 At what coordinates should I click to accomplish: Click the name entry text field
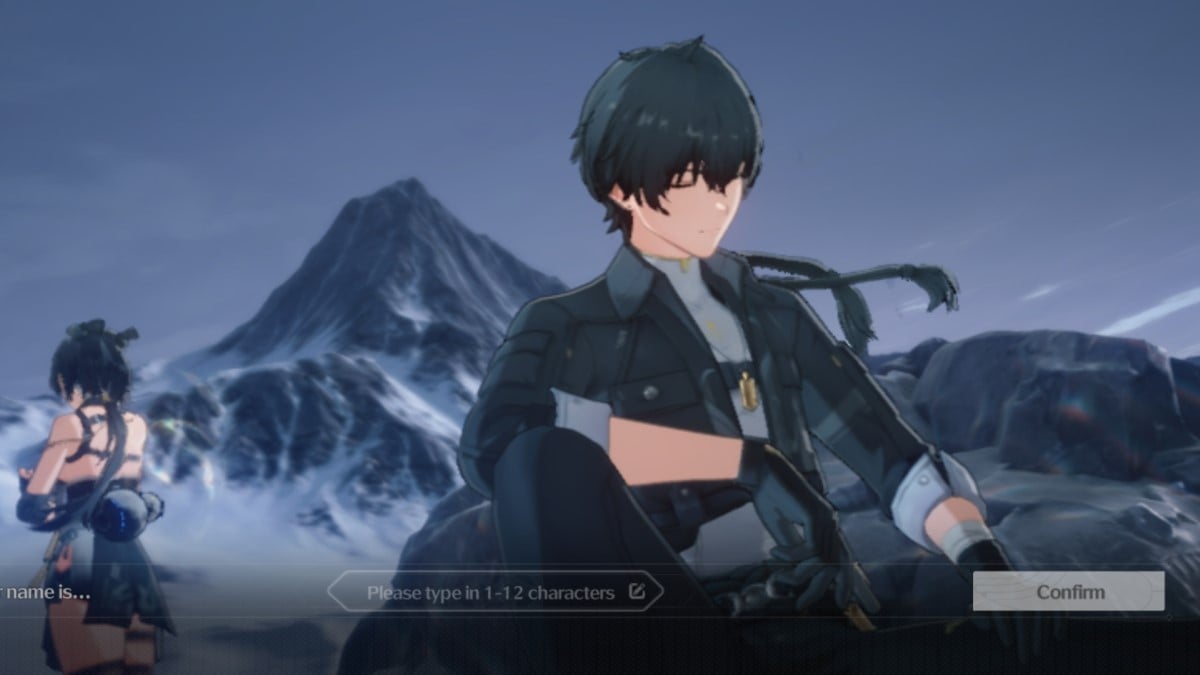(x=495, y=592)
